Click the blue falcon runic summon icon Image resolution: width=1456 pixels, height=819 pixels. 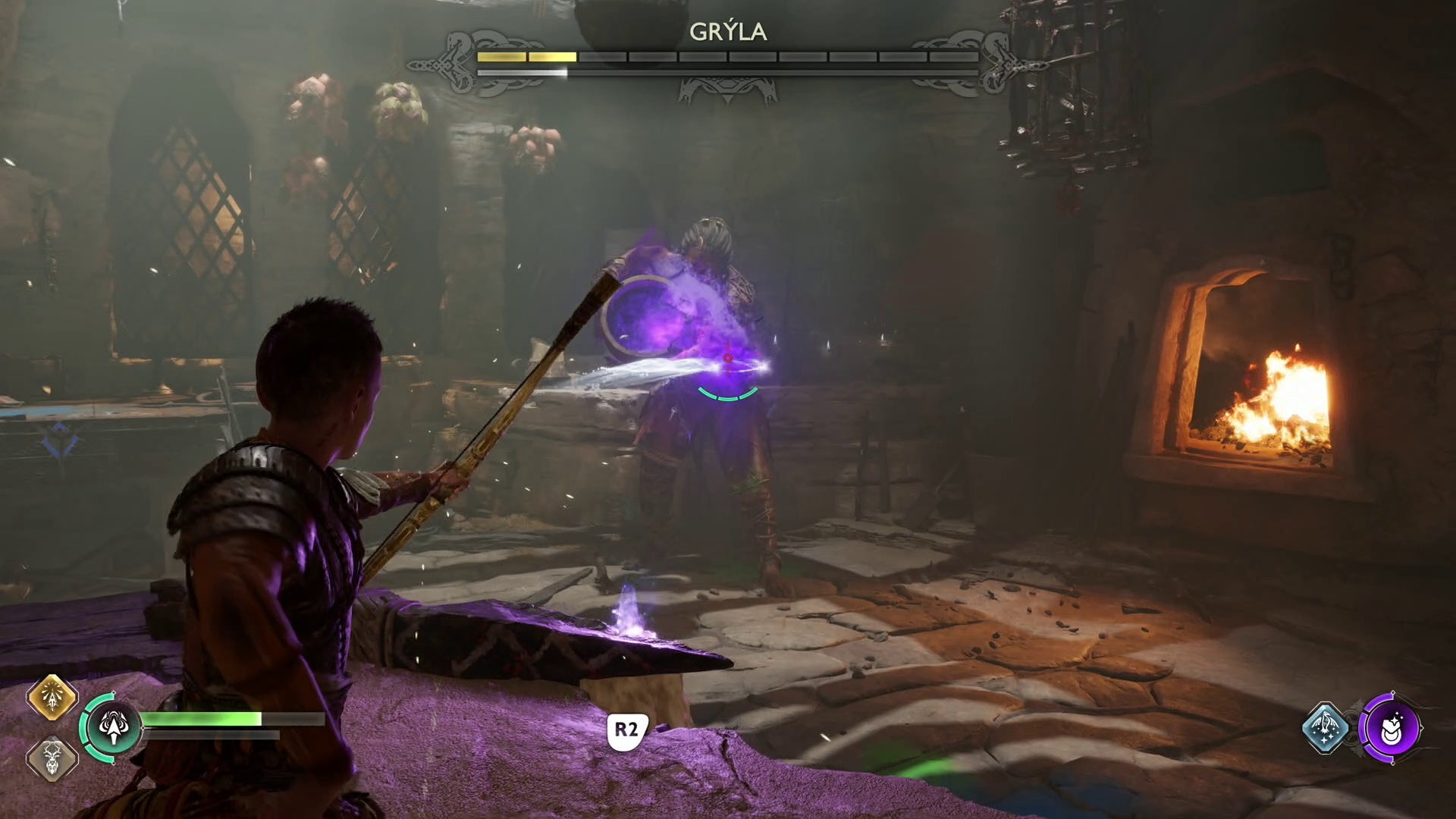pos(1326,727)
